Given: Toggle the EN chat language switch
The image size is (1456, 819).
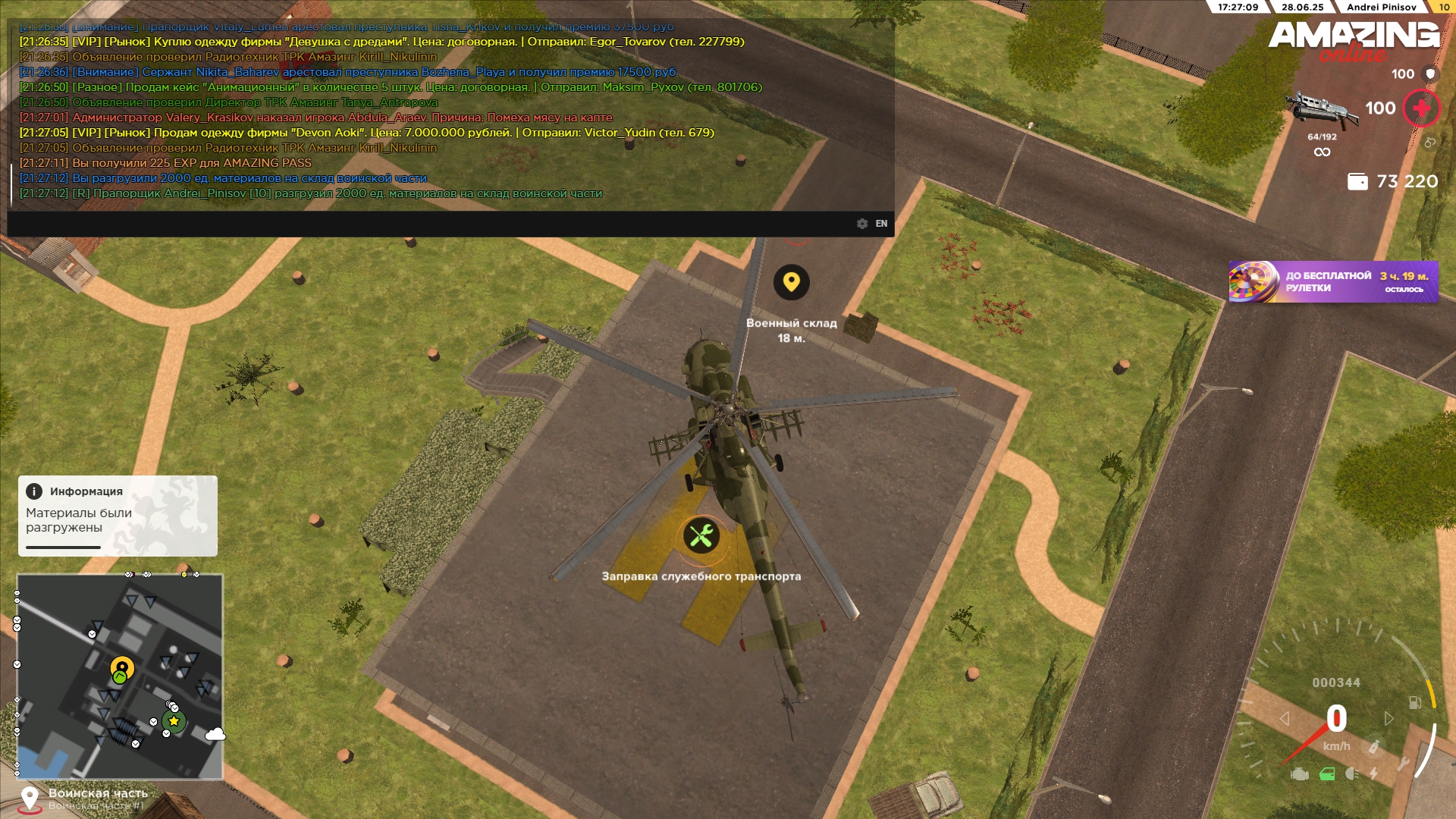Looking at the screenshot, I should coord(881,224).
